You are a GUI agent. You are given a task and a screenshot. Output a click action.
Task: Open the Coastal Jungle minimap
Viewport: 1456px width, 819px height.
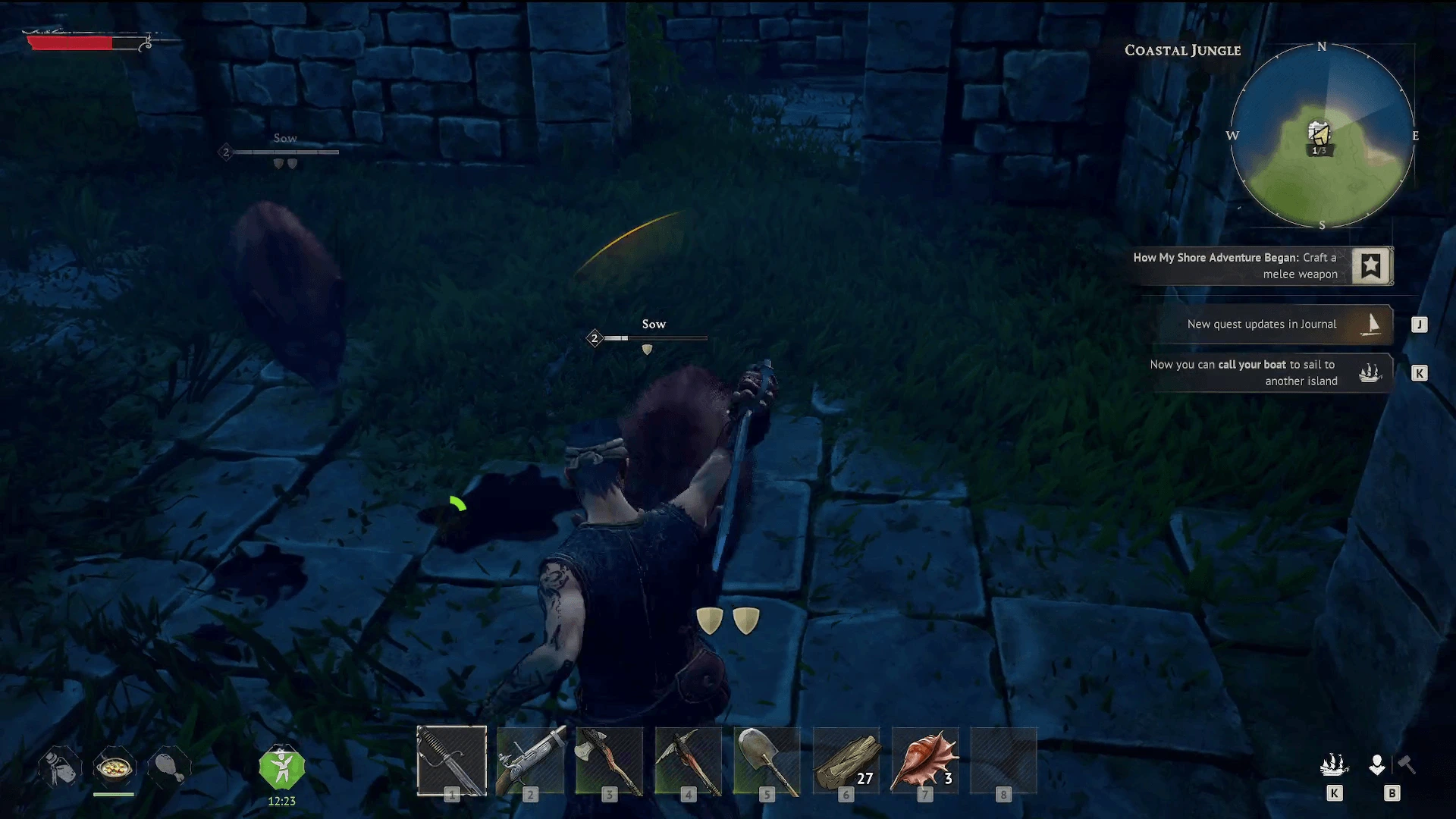coord(1322,136)
